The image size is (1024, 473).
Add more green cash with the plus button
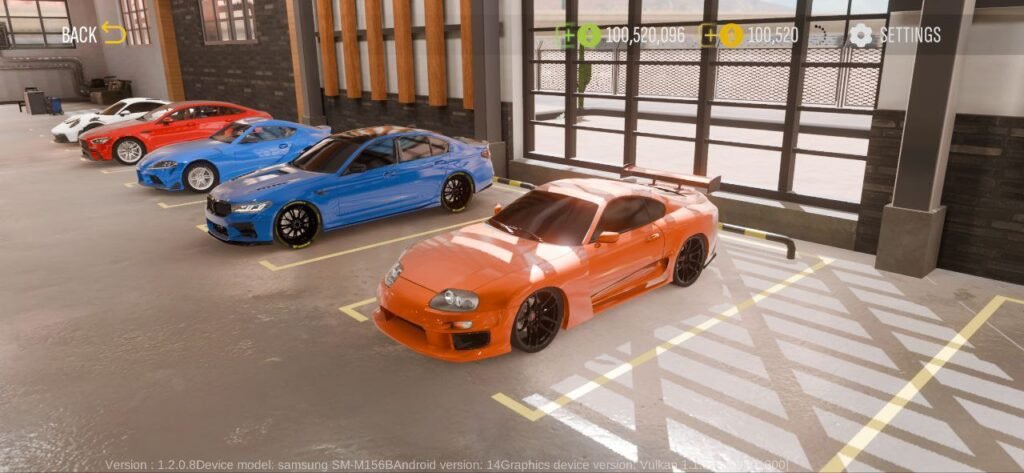[566, 36]
